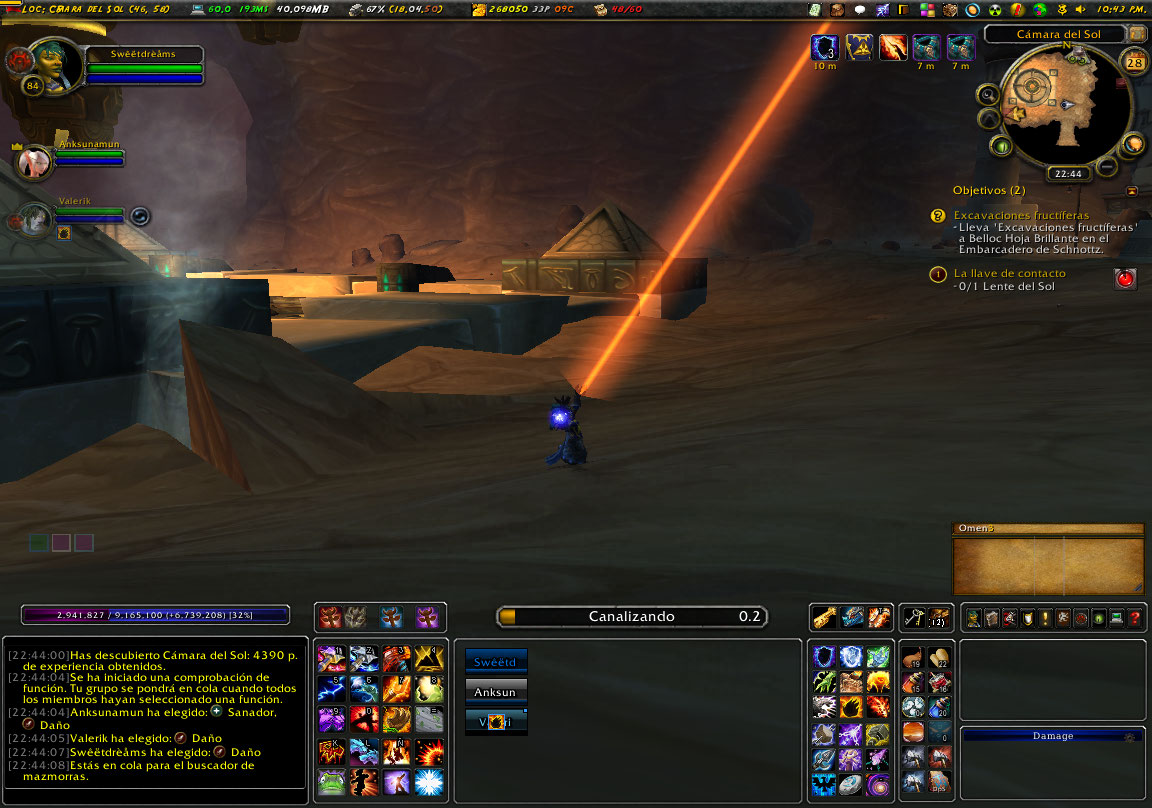Cast the green frog Hex ability
This screenshot has width=1152, height=808.
[x=332, y=782]
